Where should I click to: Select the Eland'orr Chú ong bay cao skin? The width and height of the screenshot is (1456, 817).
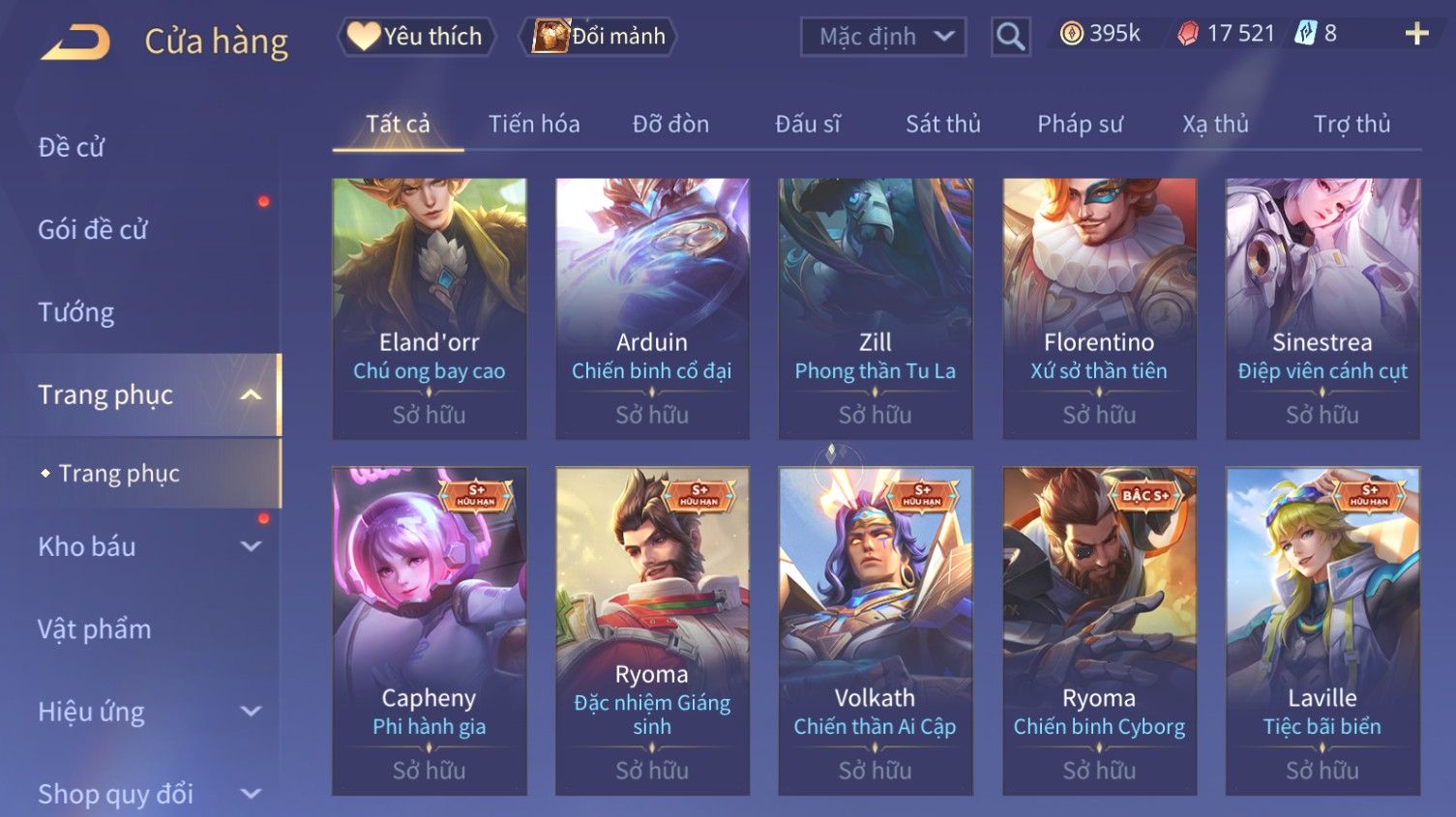(430, 307)
